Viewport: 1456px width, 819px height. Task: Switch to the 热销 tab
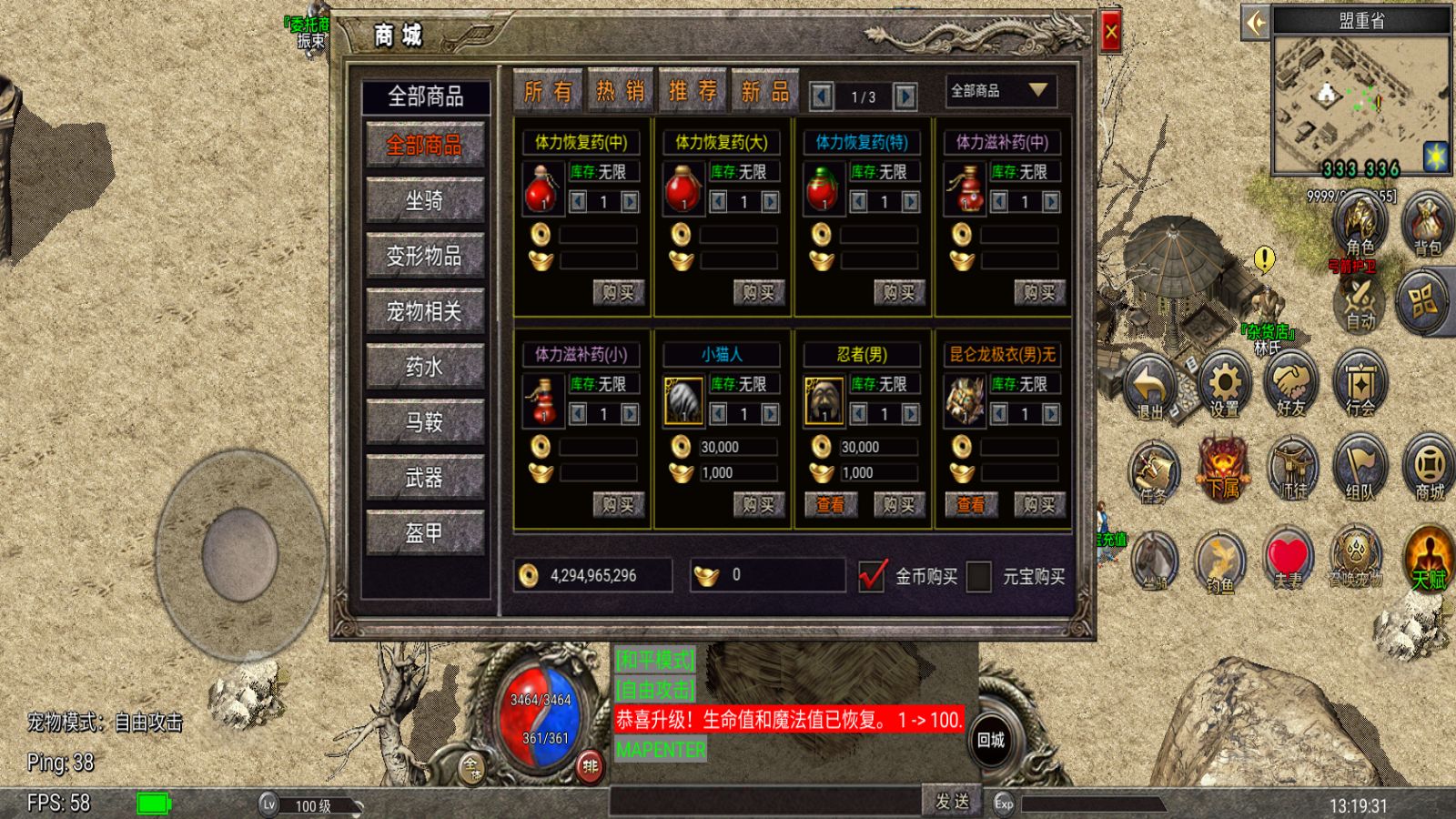pyautogui.click(x=620, y=88)
